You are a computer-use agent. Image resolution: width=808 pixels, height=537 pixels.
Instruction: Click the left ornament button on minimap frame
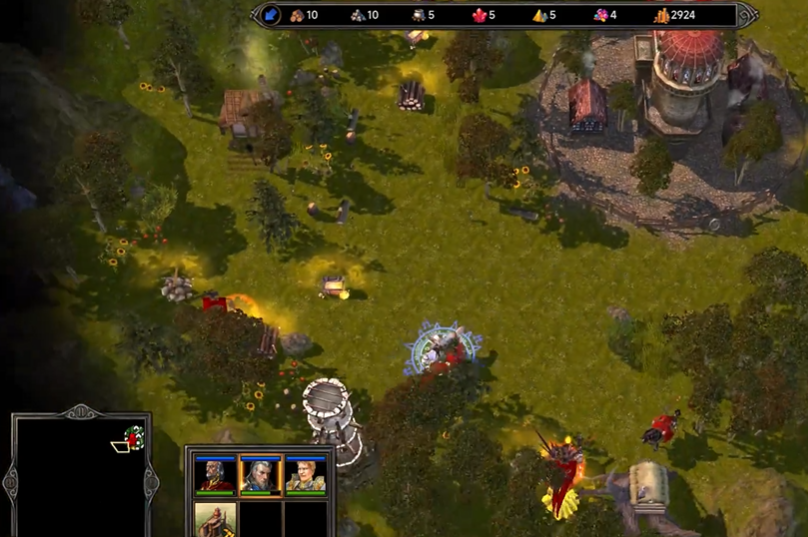click(x=11, y=482)
